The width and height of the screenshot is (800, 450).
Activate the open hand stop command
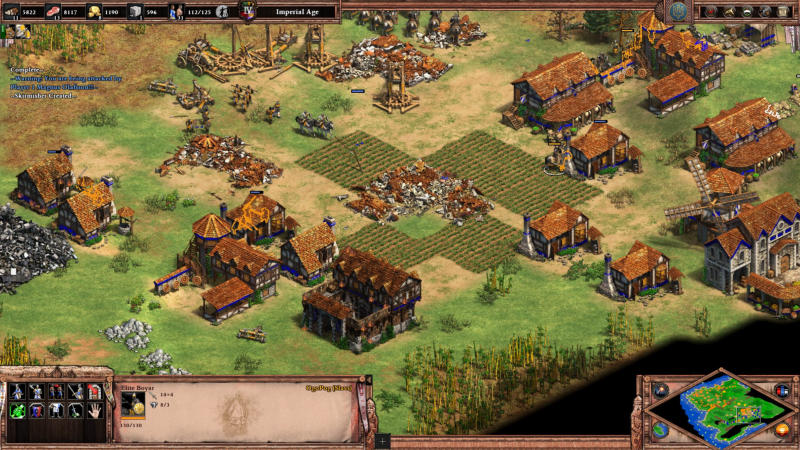coord(95,410)
